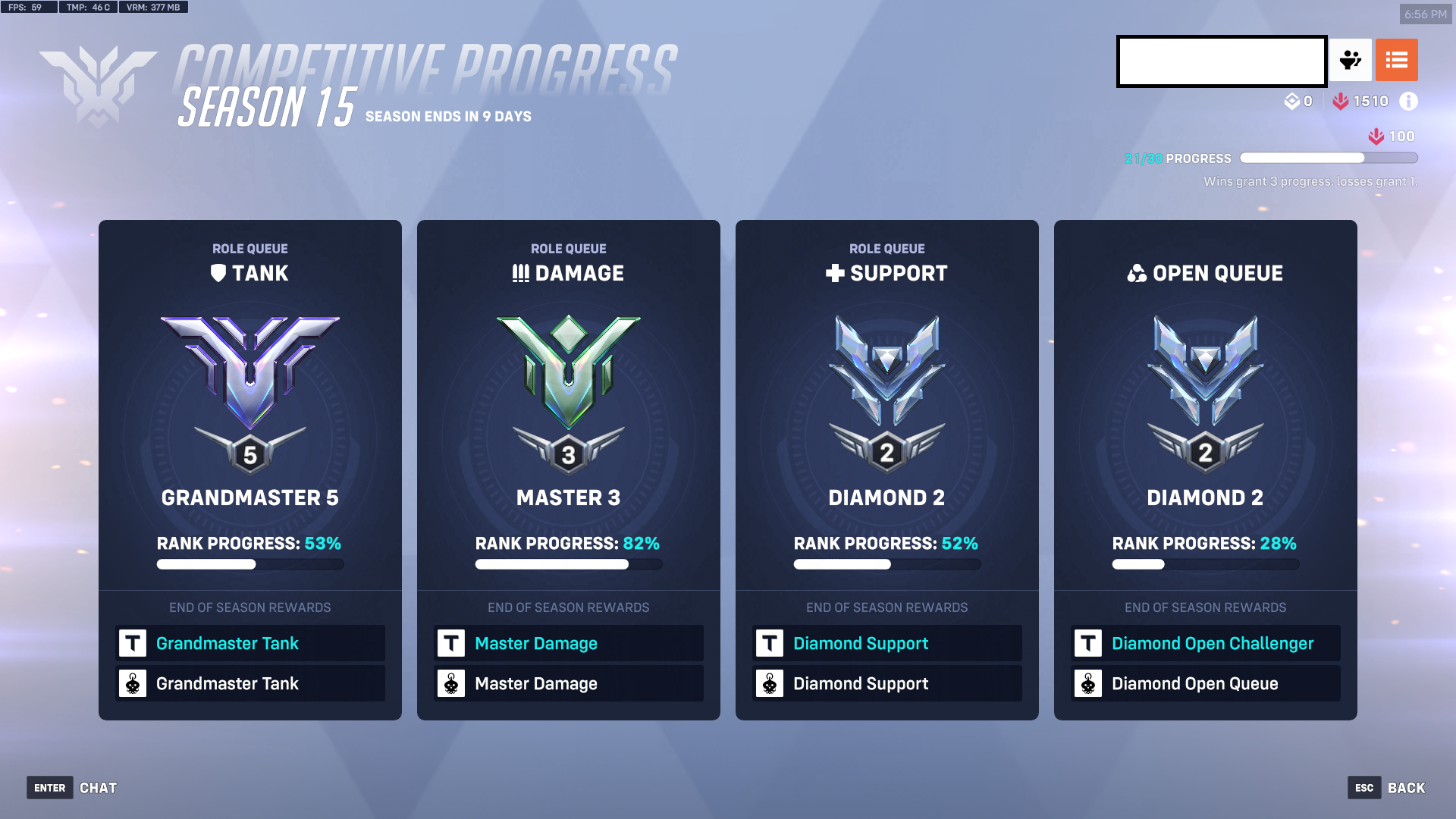Image resolution: width=1456 pixels, height=819 pixels.
Task: Open chat using the CHAT button
Action: click(x=97, y=788)
